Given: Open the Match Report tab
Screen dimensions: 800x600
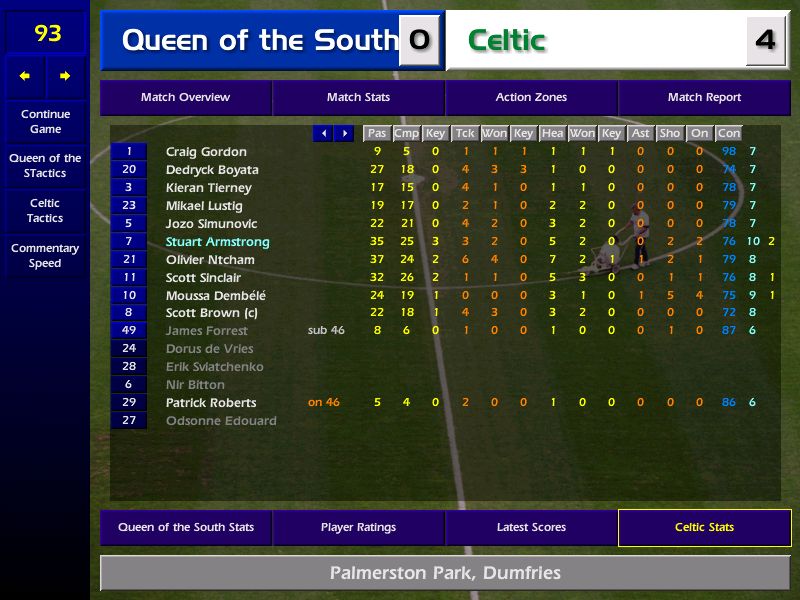Looking at the screenshot, I should pyautogui.click(x=704, y=98).
